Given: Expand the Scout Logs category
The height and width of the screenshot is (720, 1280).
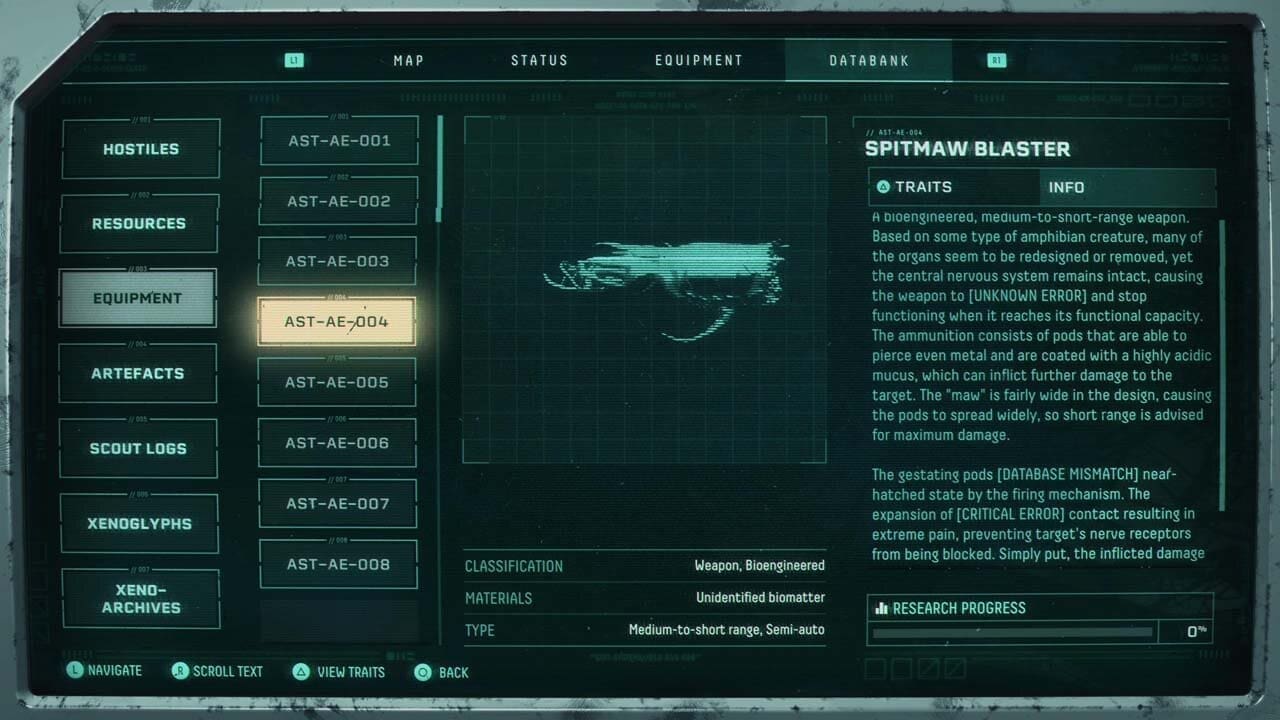Looking at the screenshot, I should 138,448.
